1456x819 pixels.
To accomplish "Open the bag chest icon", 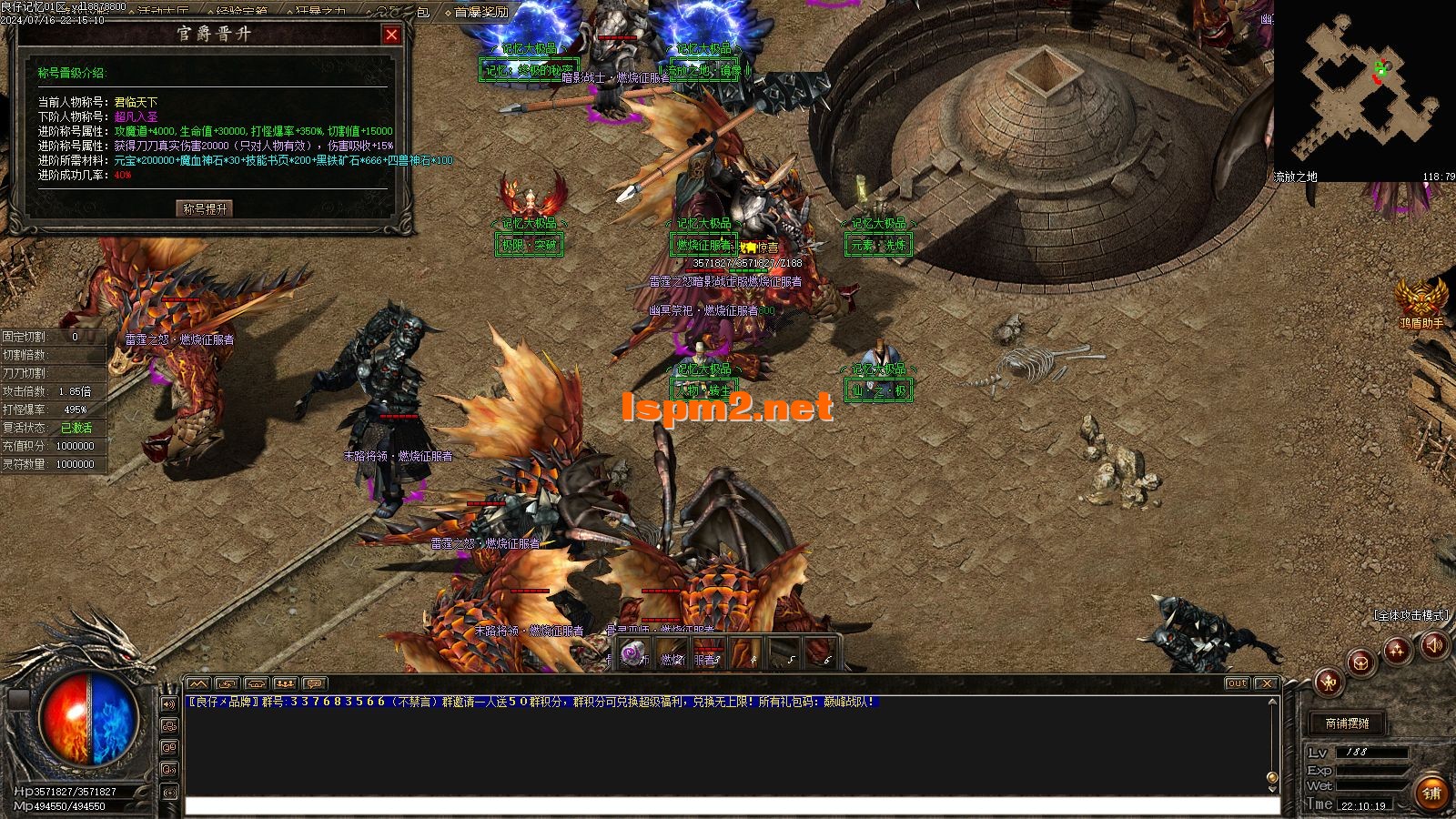I will (1360, 662).
